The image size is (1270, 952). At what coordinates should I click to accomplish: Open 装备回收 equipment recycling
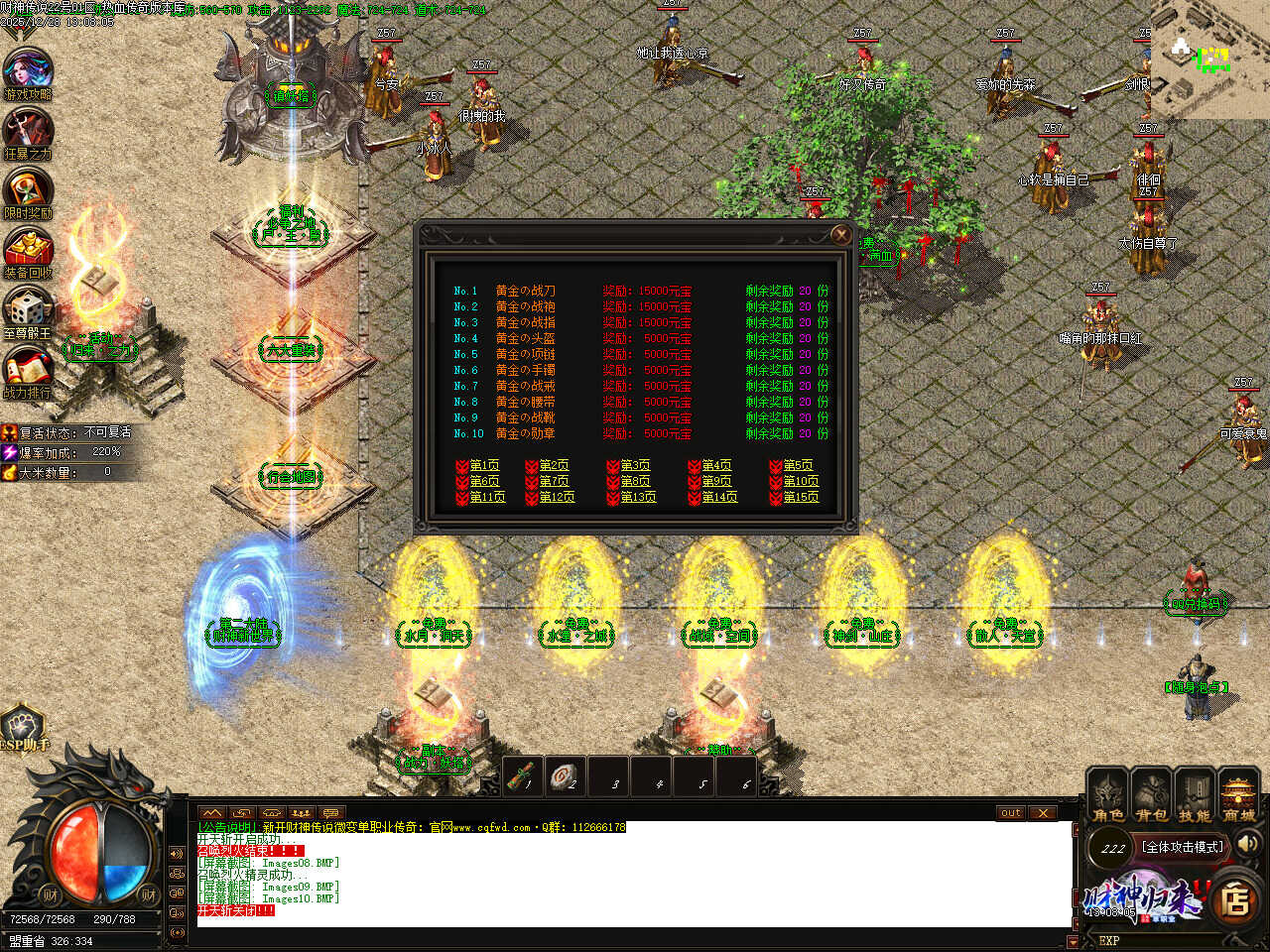28,250
